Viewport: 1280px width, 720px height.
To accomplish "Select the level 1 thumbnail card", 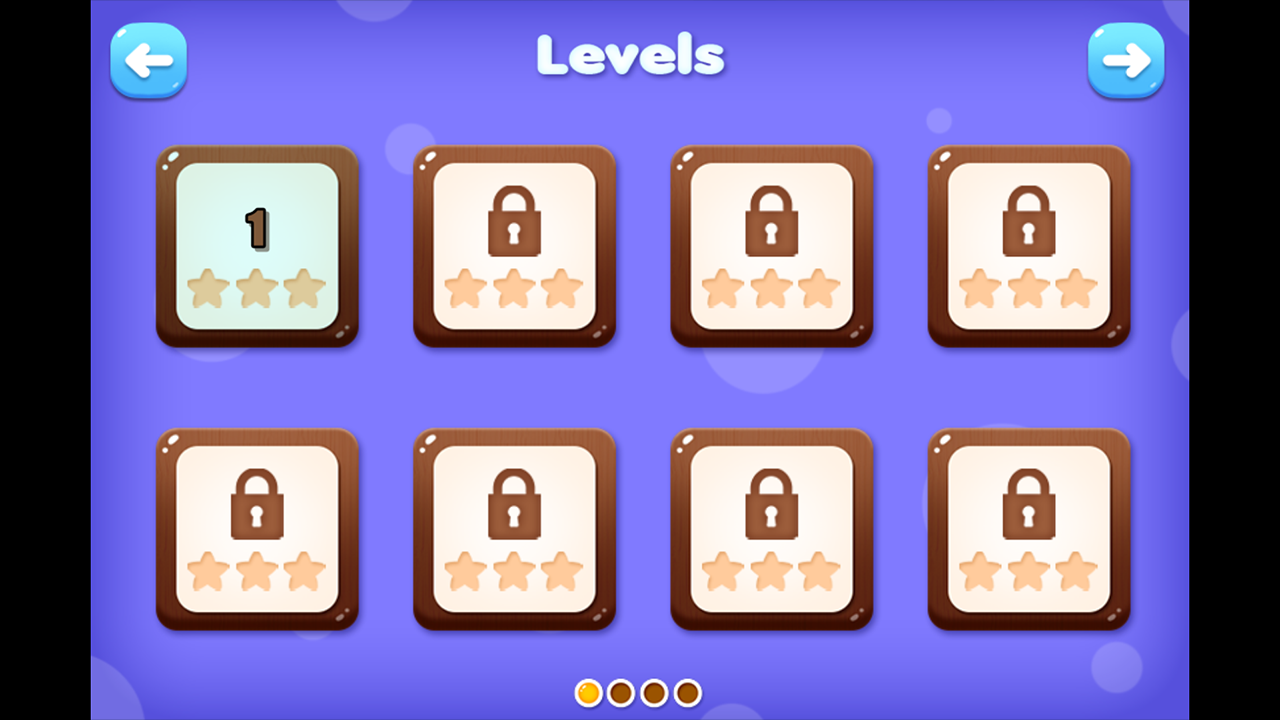I will tap(257, 246).
